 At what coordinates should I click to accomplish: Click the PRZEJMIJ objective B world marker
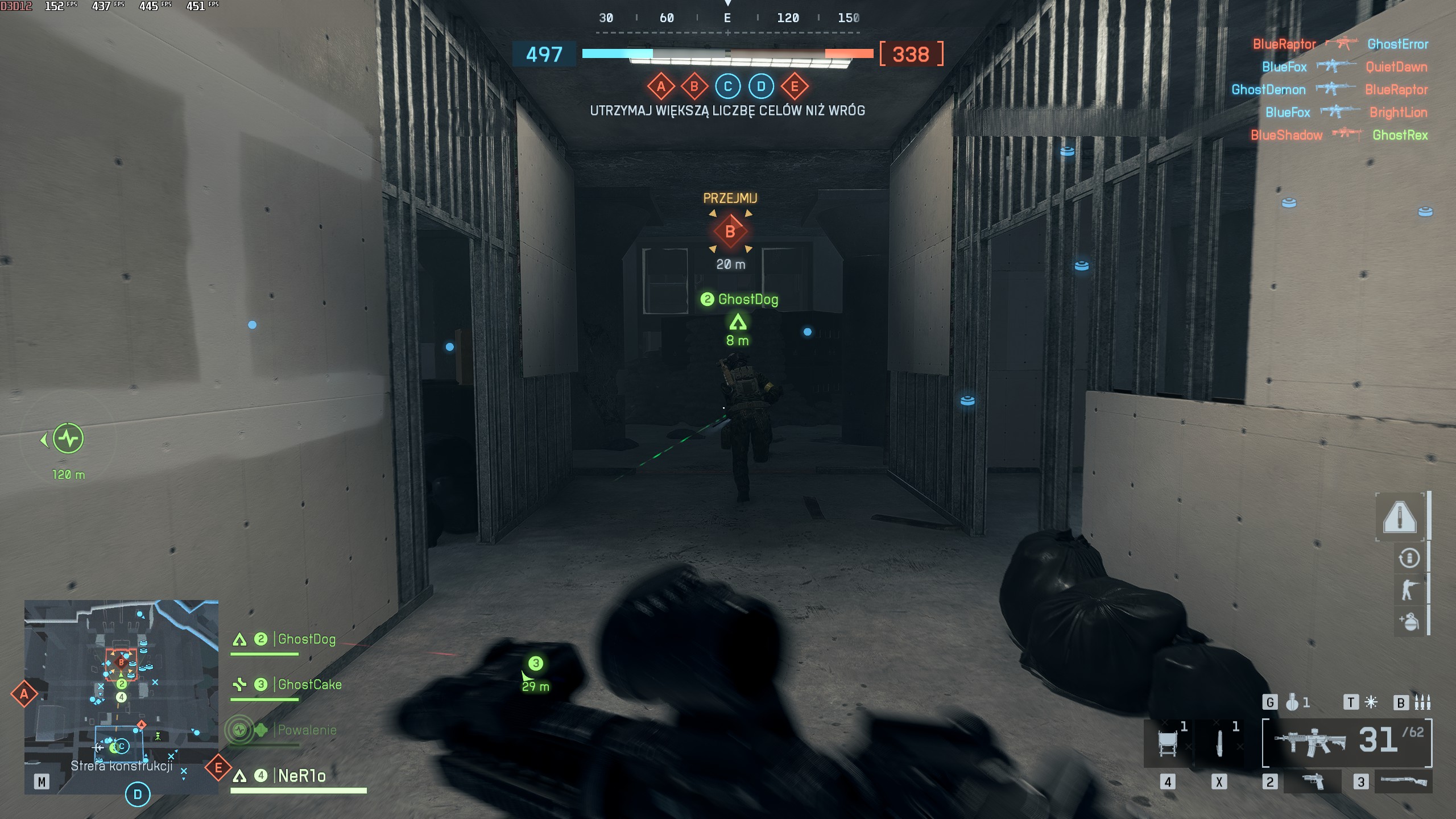coord(730,232)
